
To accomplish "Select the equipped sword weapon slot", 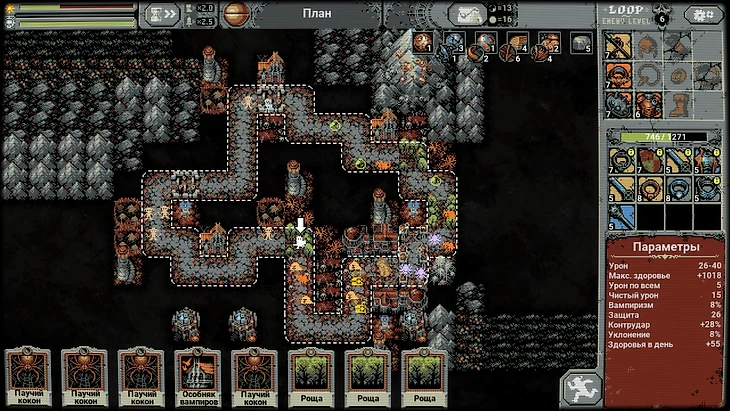I will pos(621,46).
